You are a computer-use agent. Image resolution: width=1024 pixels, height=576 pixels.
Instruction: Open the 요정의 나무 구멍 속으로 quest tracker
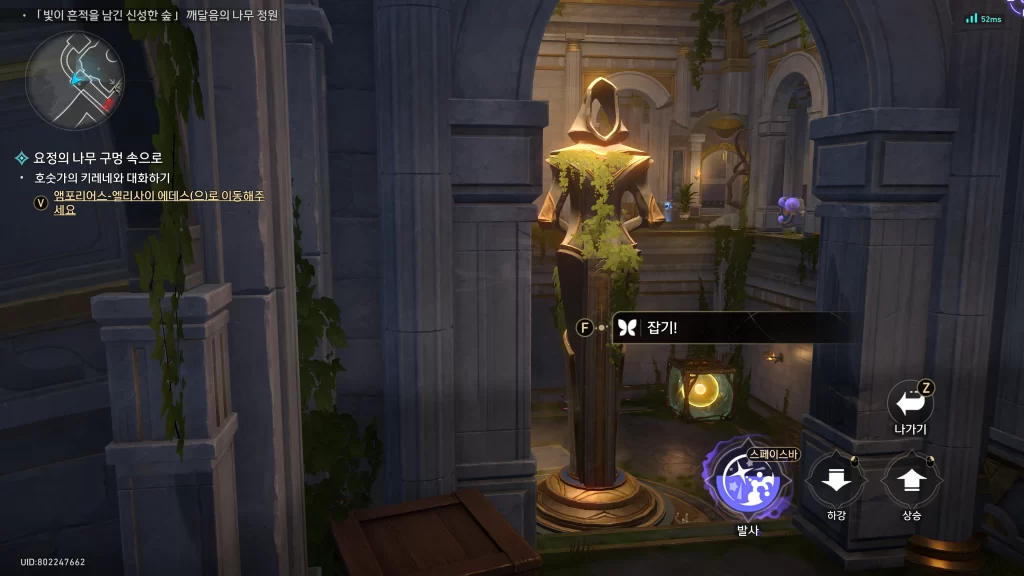click(97, 158)
